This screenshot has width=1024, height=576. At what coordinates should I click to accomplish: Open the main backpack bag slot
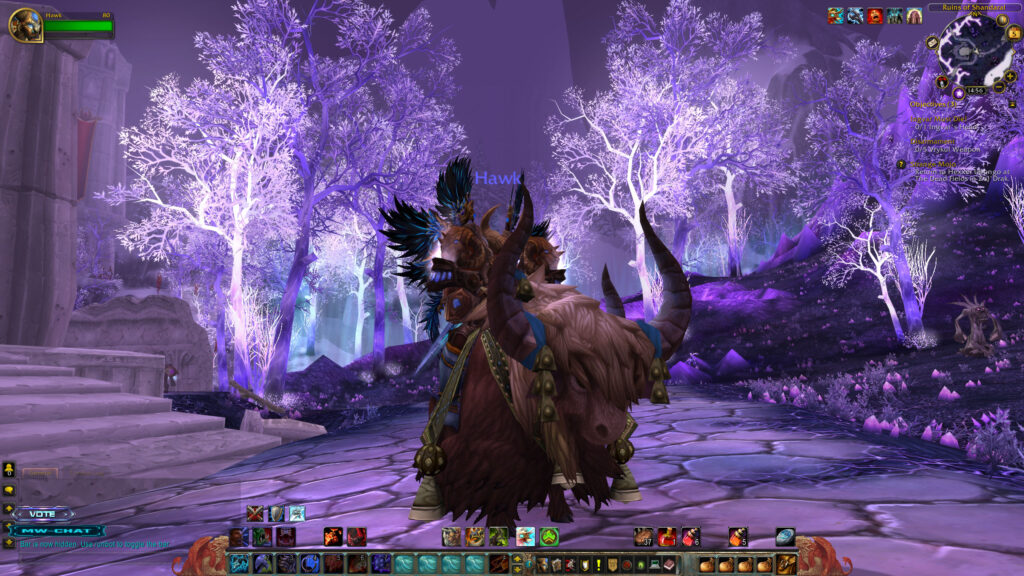pos(787,564)
